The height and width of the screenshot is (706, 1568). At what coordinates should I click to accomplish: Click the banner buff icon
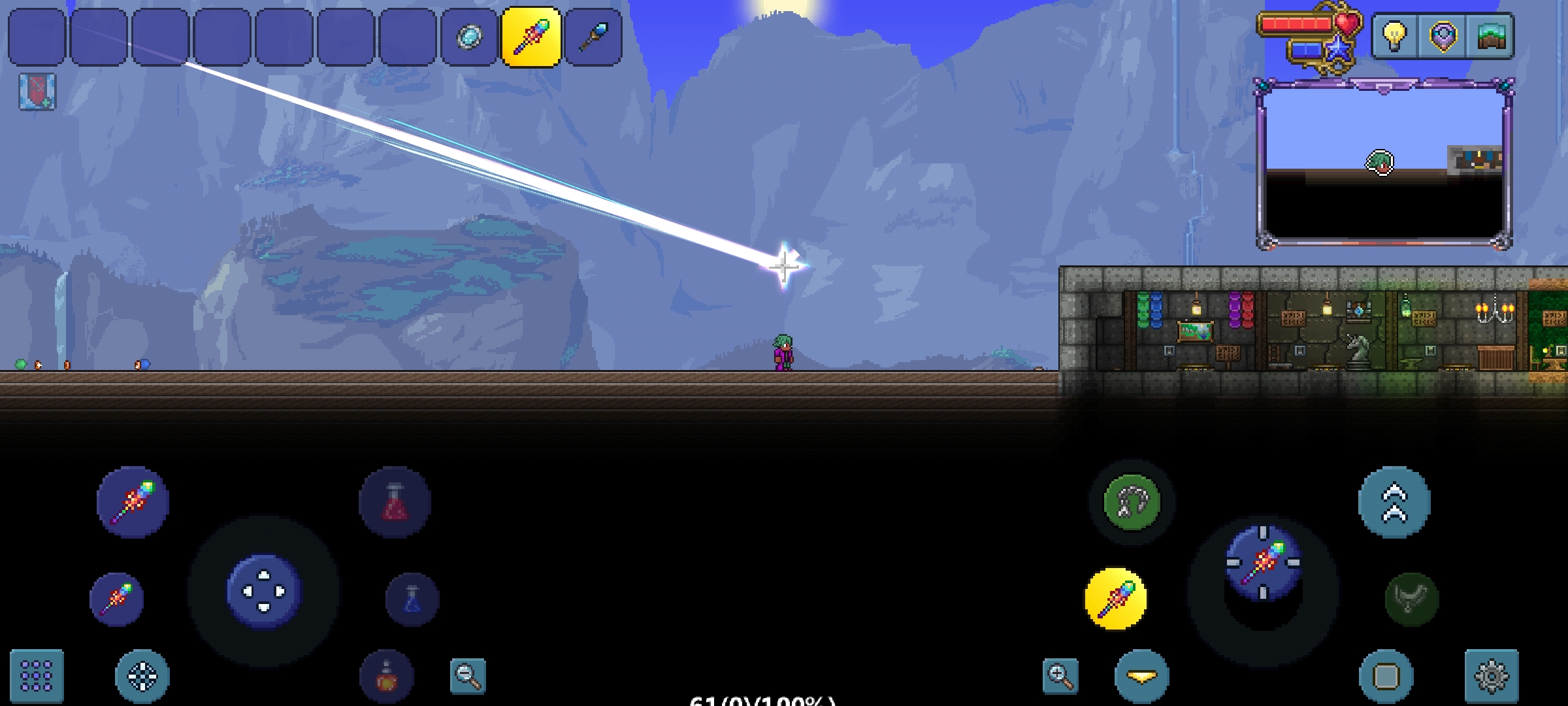tap(37, 92)
